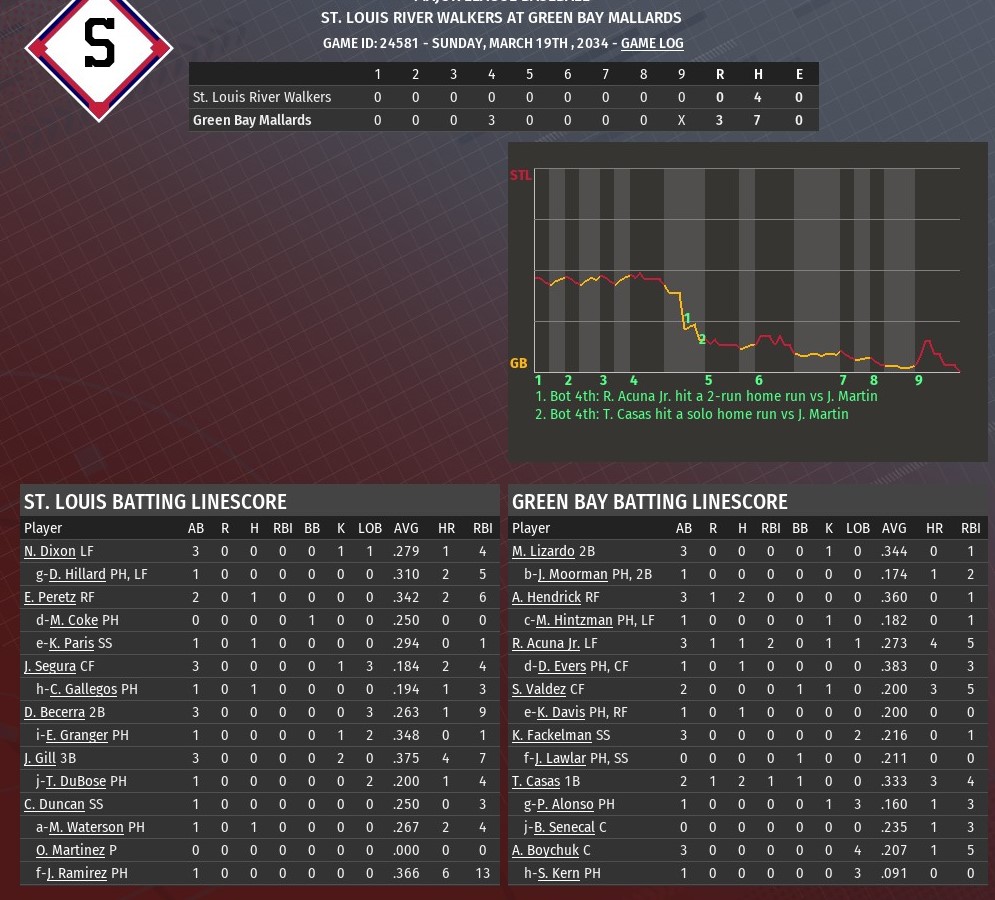Image resolution: width=995 pixels, height=900 pixels.
Task: Select S. Kern's name link
Action: click(559, 873)
